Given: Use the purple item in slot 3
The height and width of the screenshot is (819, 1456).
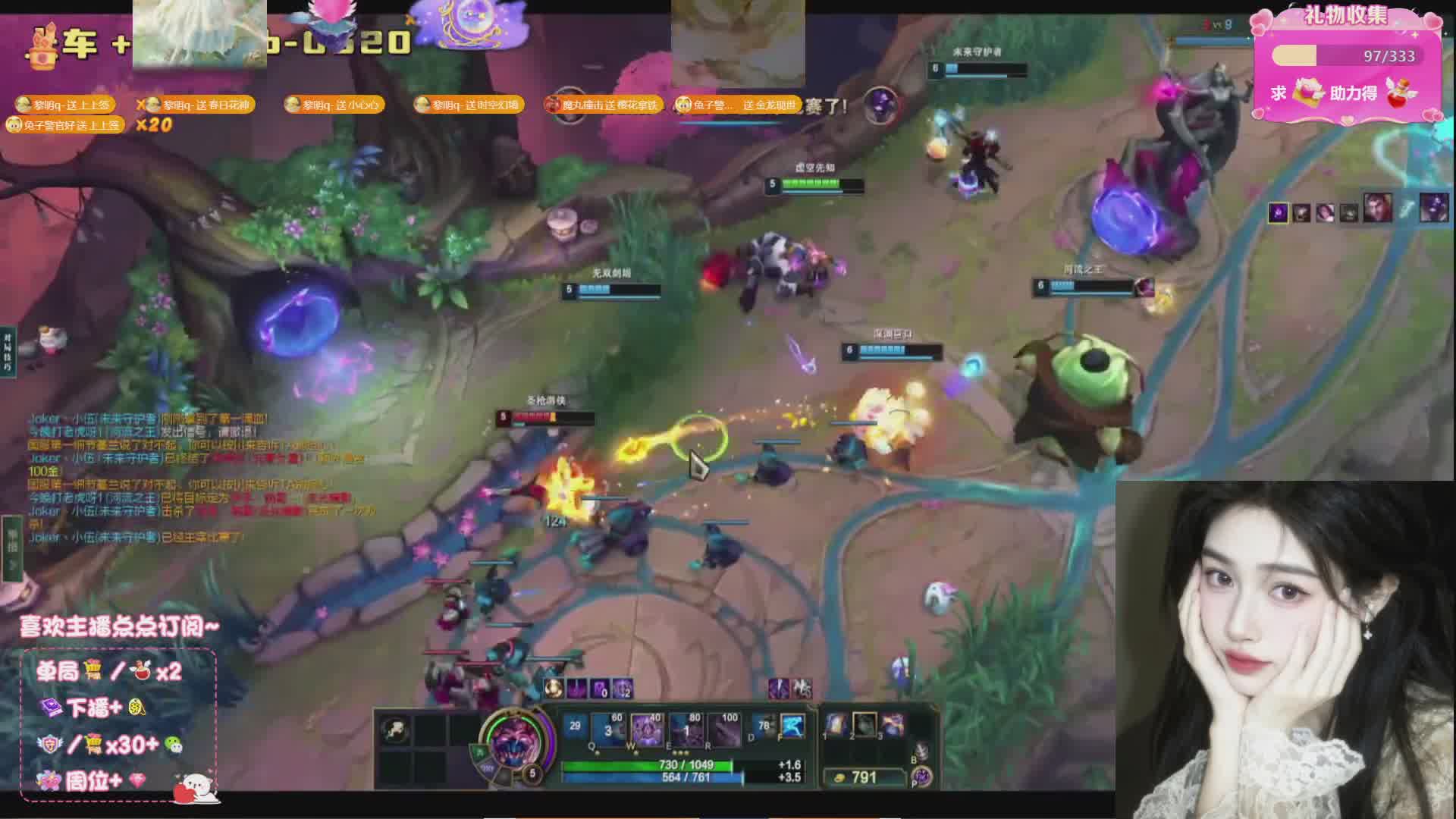Looking at the screenshot, I should tap(893, 724).
